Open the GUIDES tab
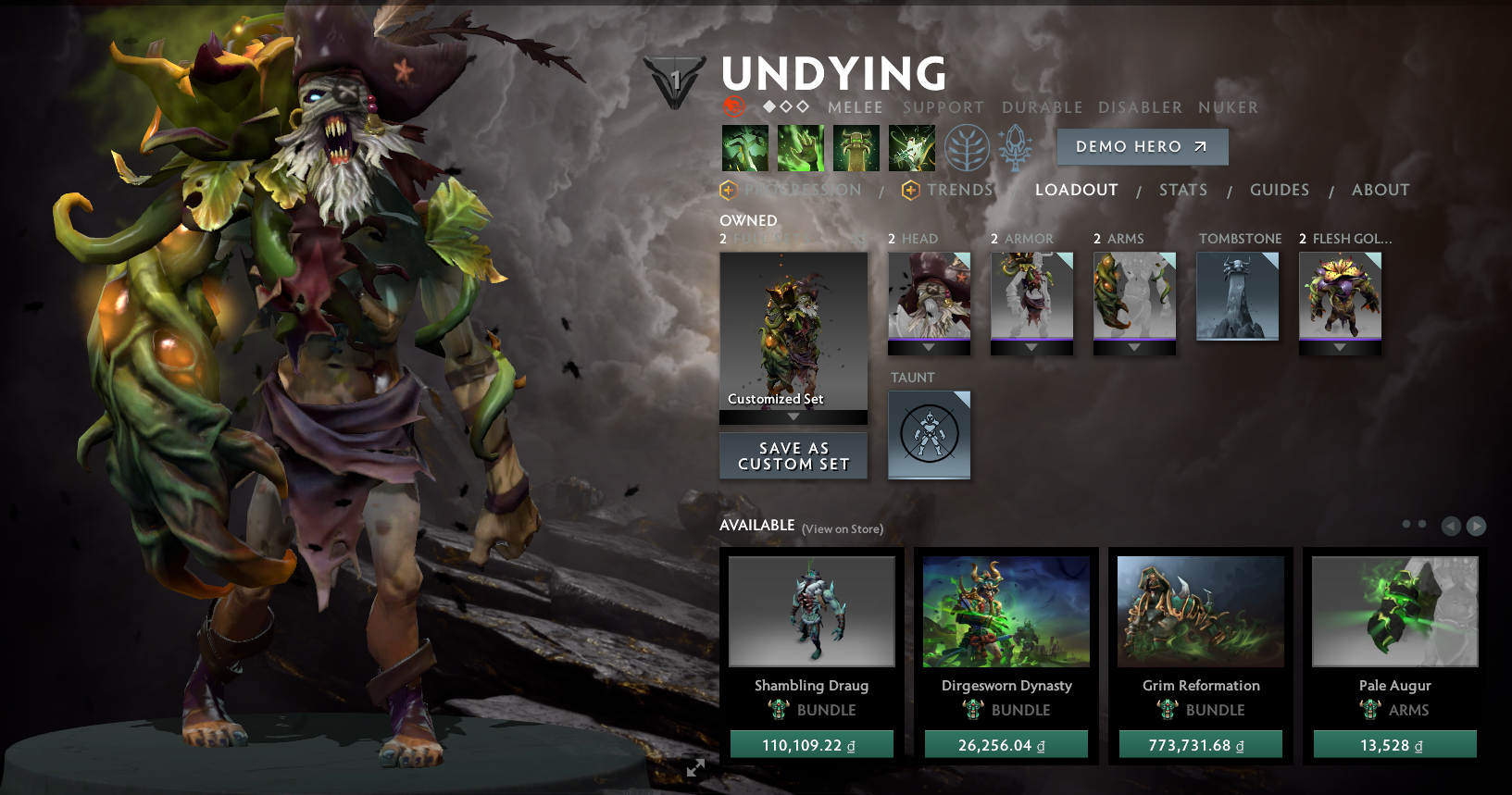Screen dimensions: 1512x795 pos(1280,190)
